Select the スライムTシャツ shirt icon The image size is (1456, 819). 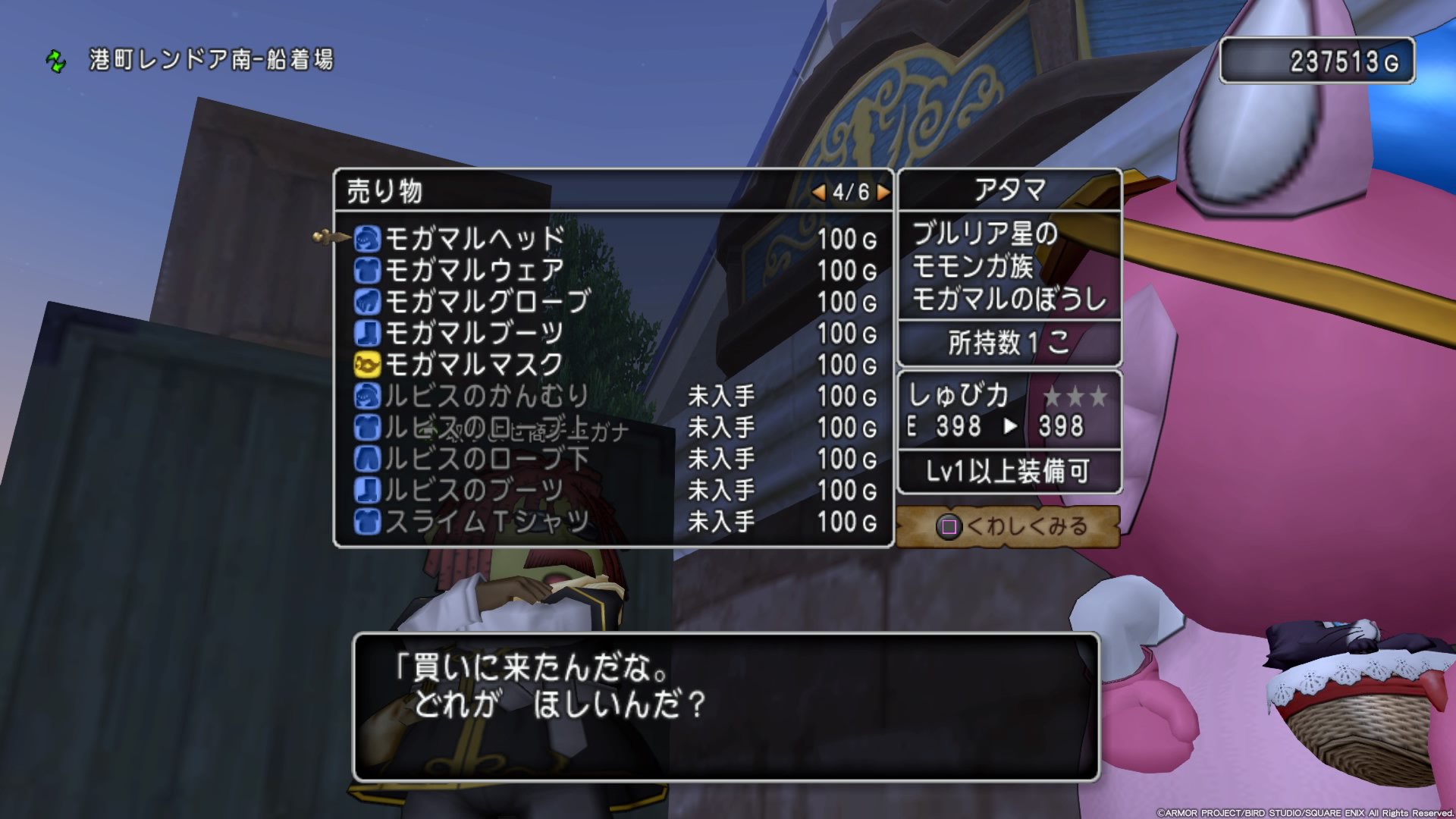coord(369,521)
